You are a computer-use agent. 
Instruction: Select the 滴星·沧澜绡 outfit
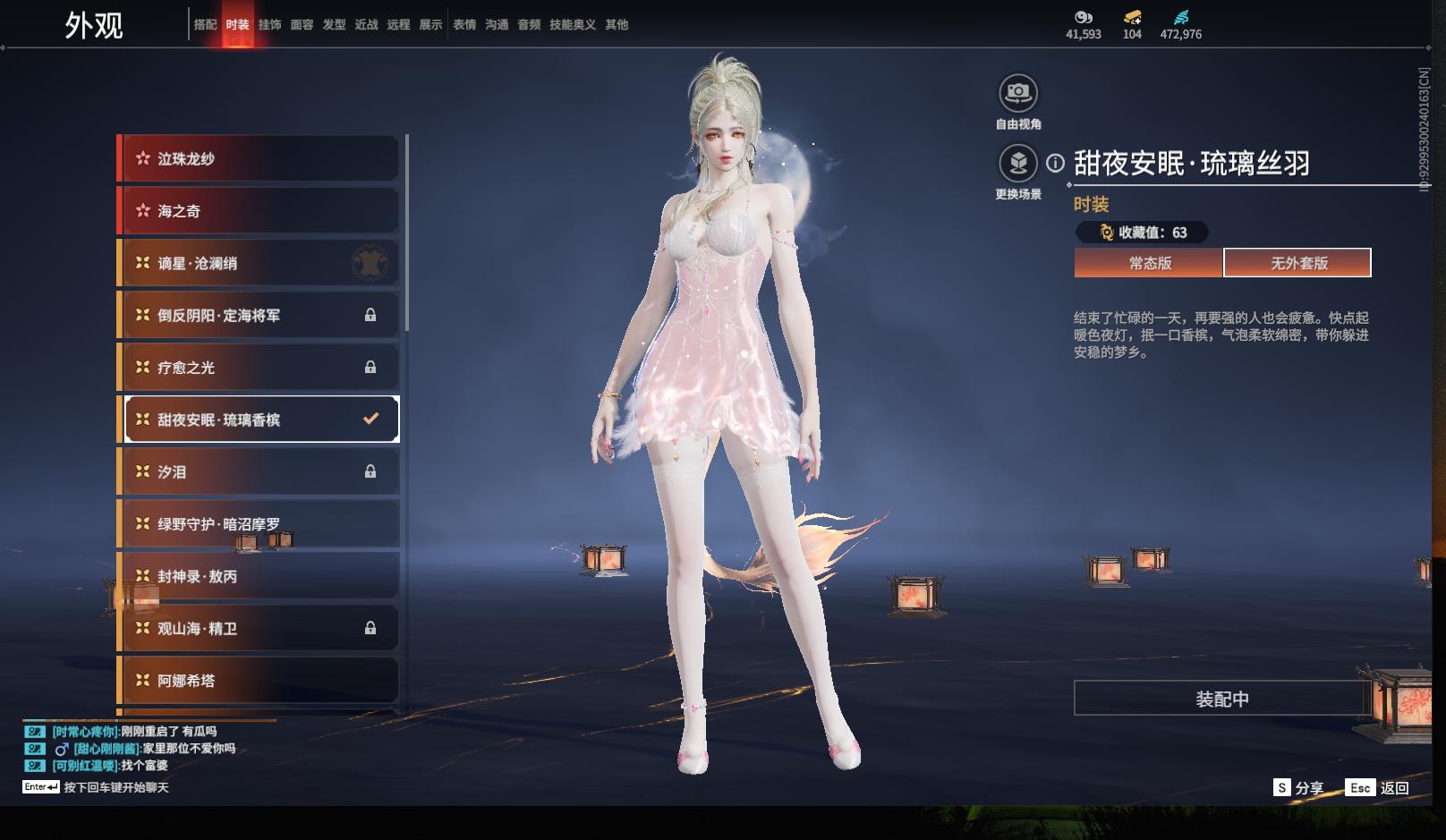(x=259, y=263)
